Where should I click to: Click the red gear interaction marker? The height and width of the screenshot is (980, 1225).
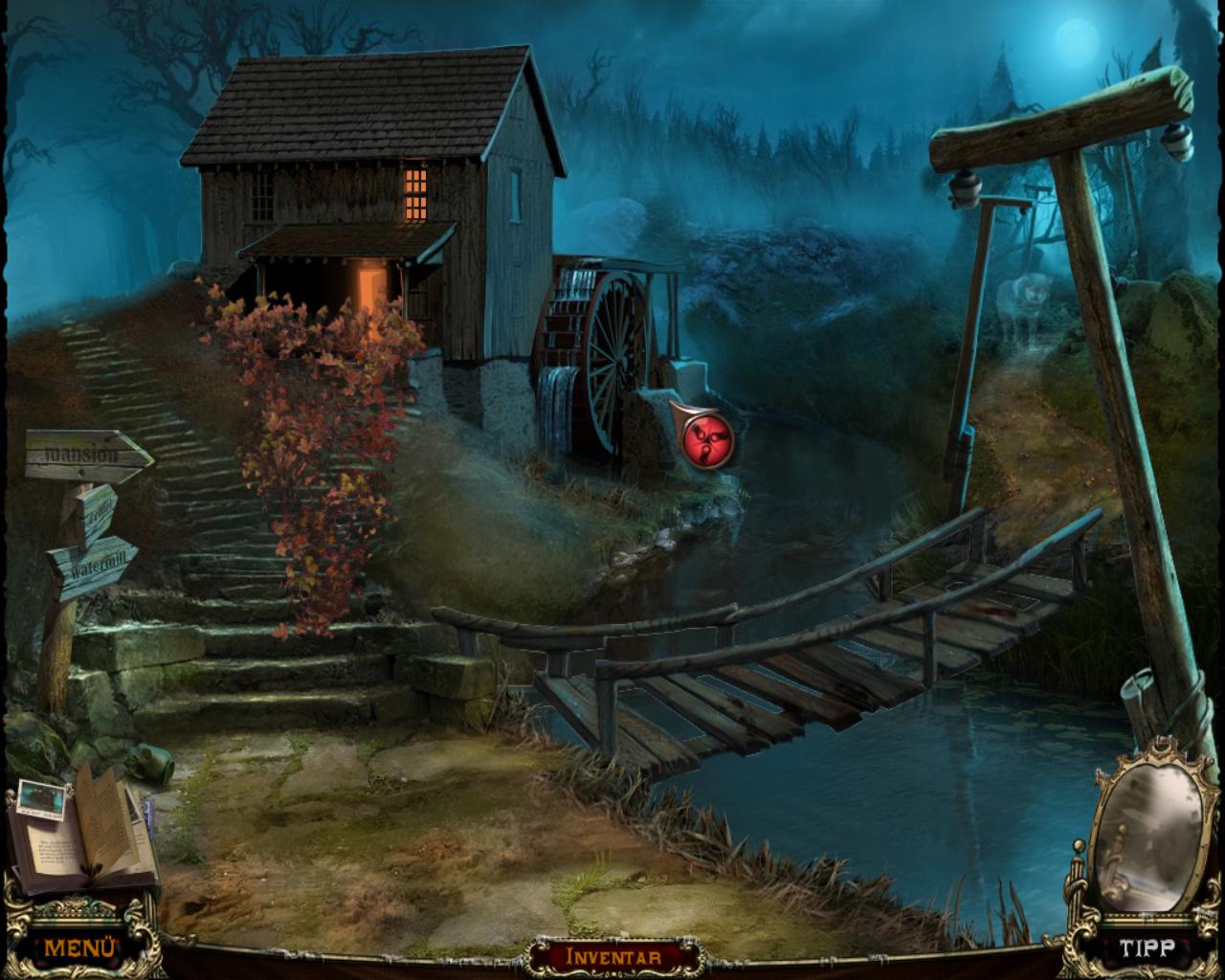point(704,441)
